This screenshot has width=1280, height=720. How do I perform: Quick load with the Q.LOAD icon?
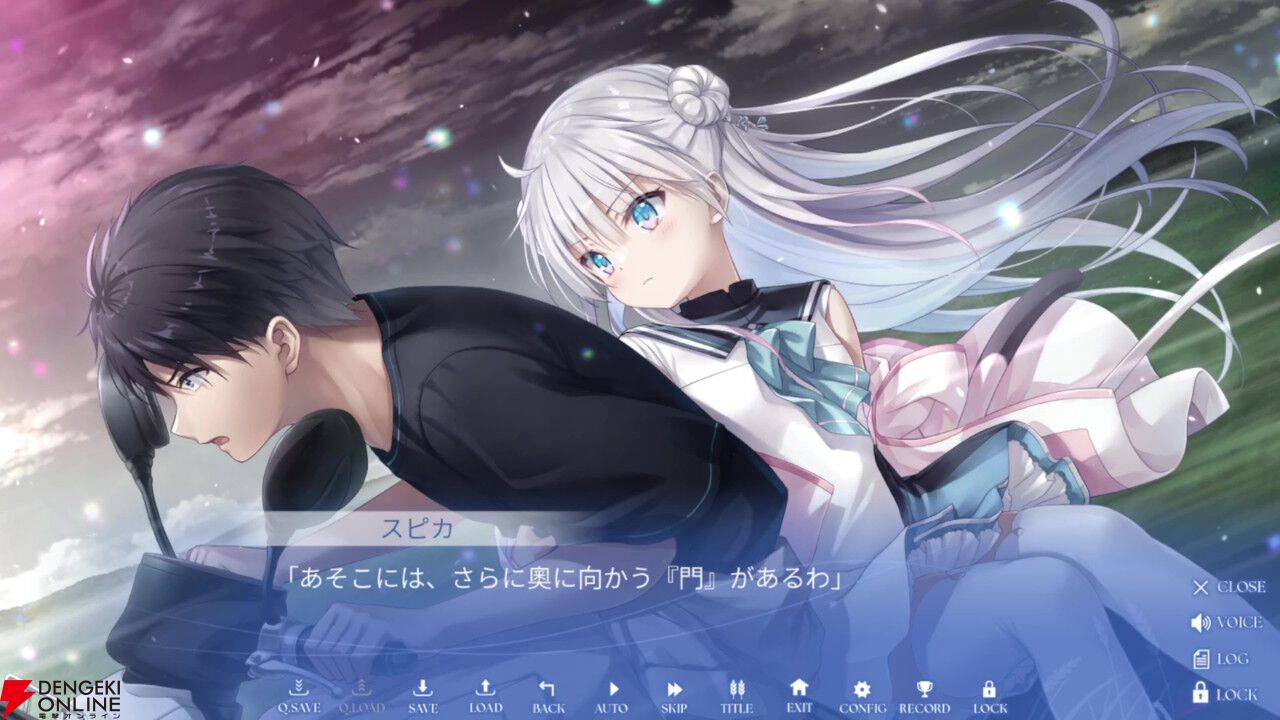pos(360,690)
